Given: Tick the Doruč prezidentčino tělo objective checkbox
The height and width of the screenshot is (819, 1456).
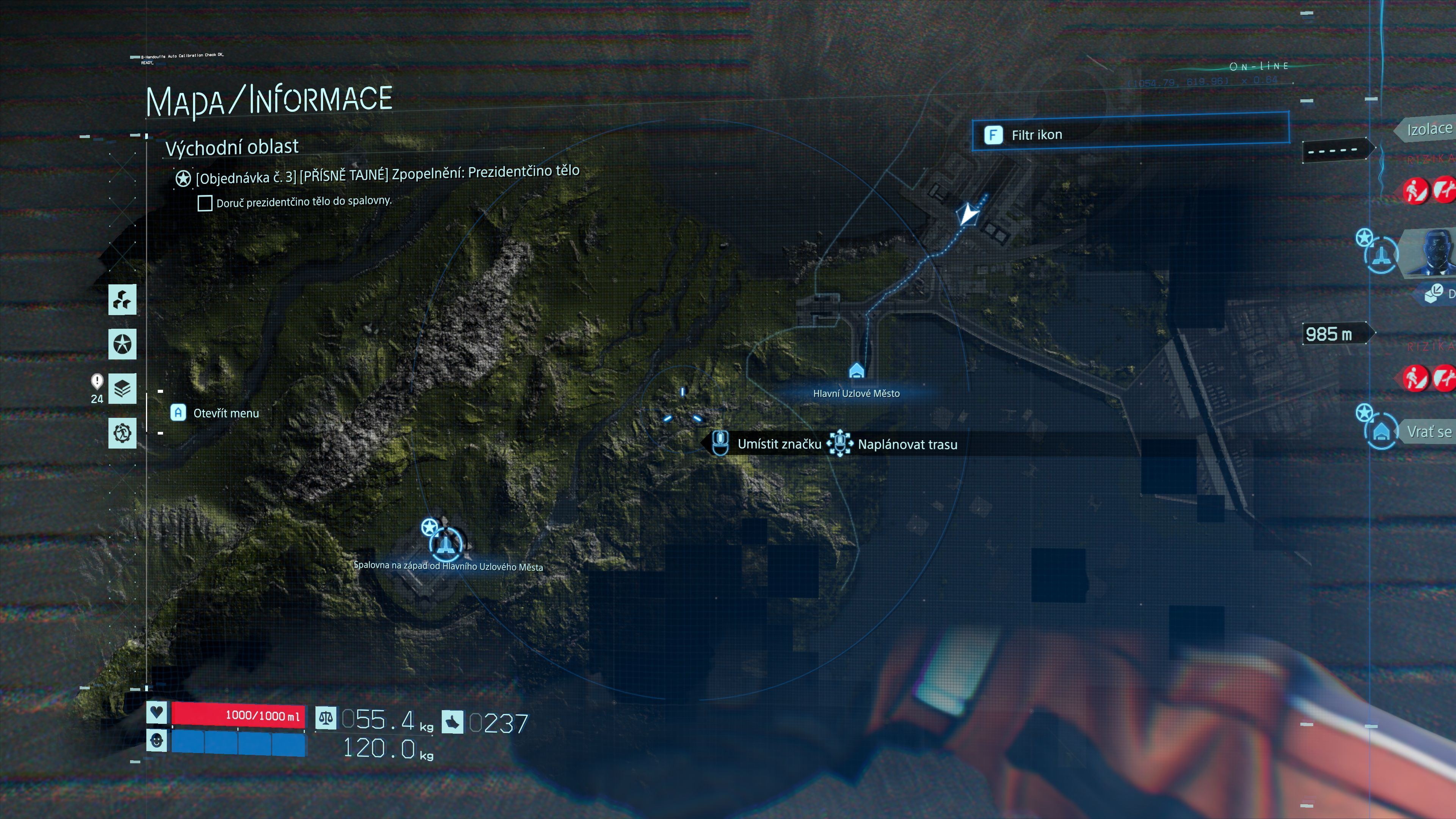Looking at the screenshot, I should 205,203.
